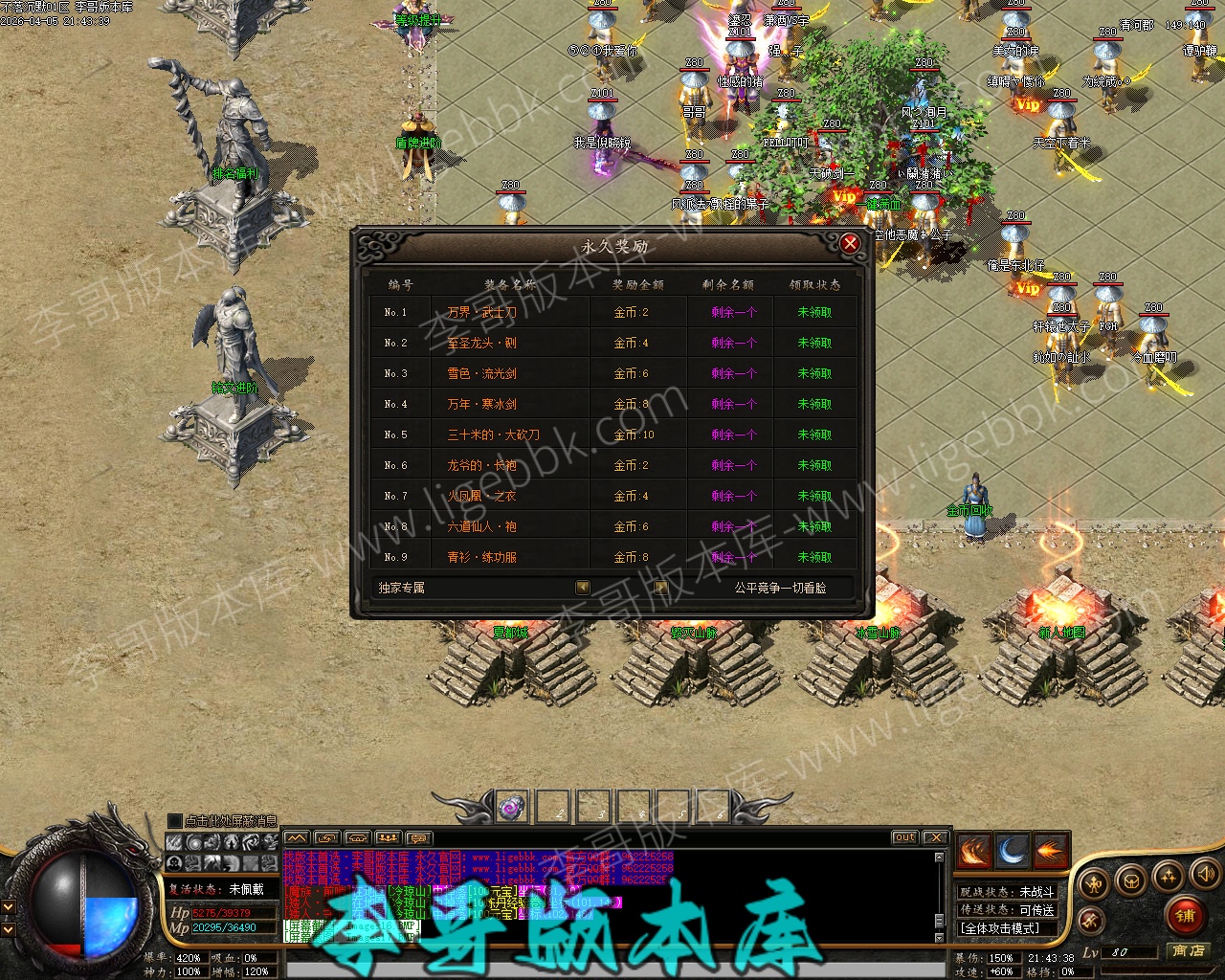Toggle the sound speaker button
The image size is (1225, 980).
point(1204,874)
